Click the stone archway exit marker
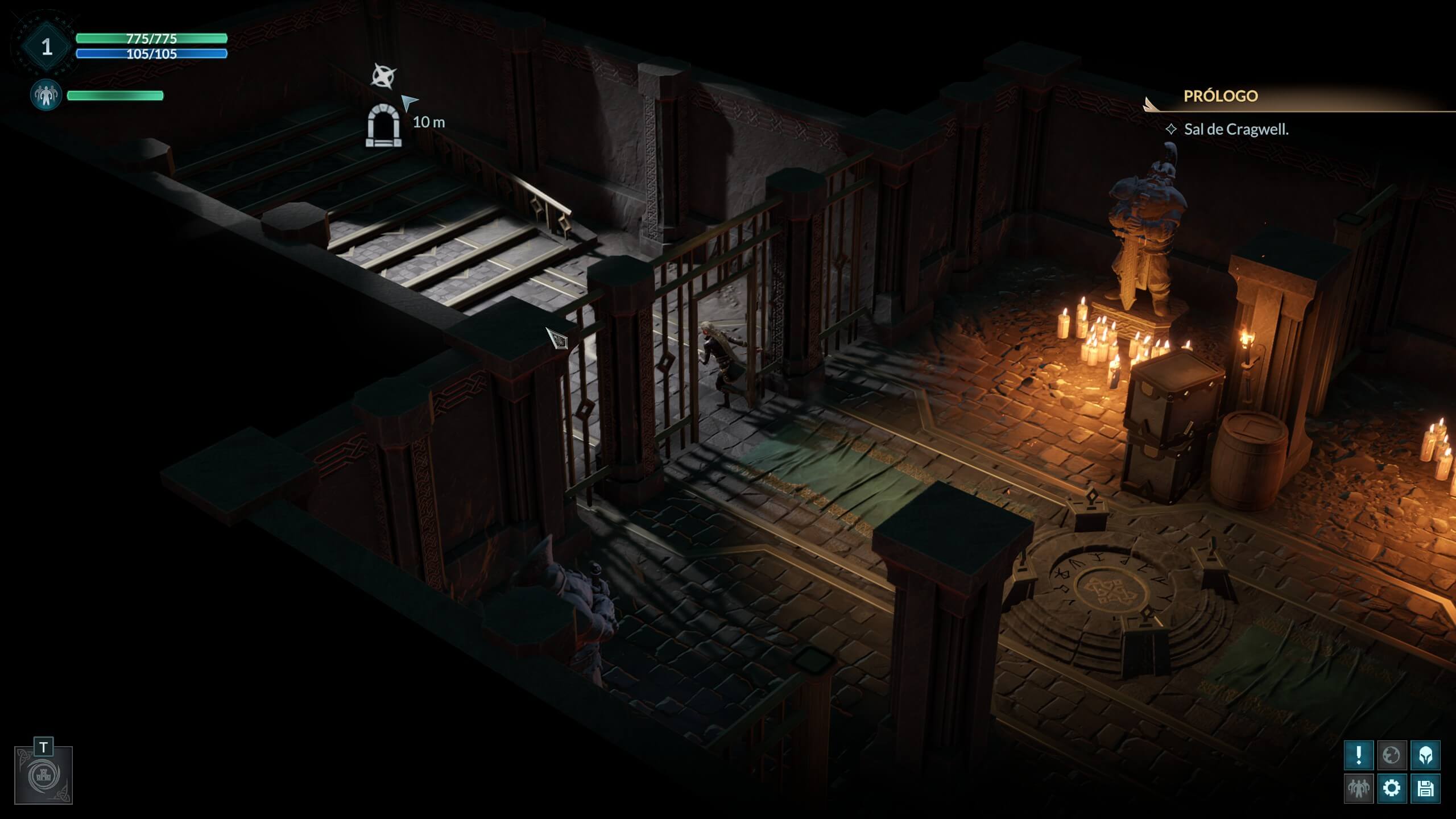The height and width of the screenshot is (819, 1456). tap(383, 126)
